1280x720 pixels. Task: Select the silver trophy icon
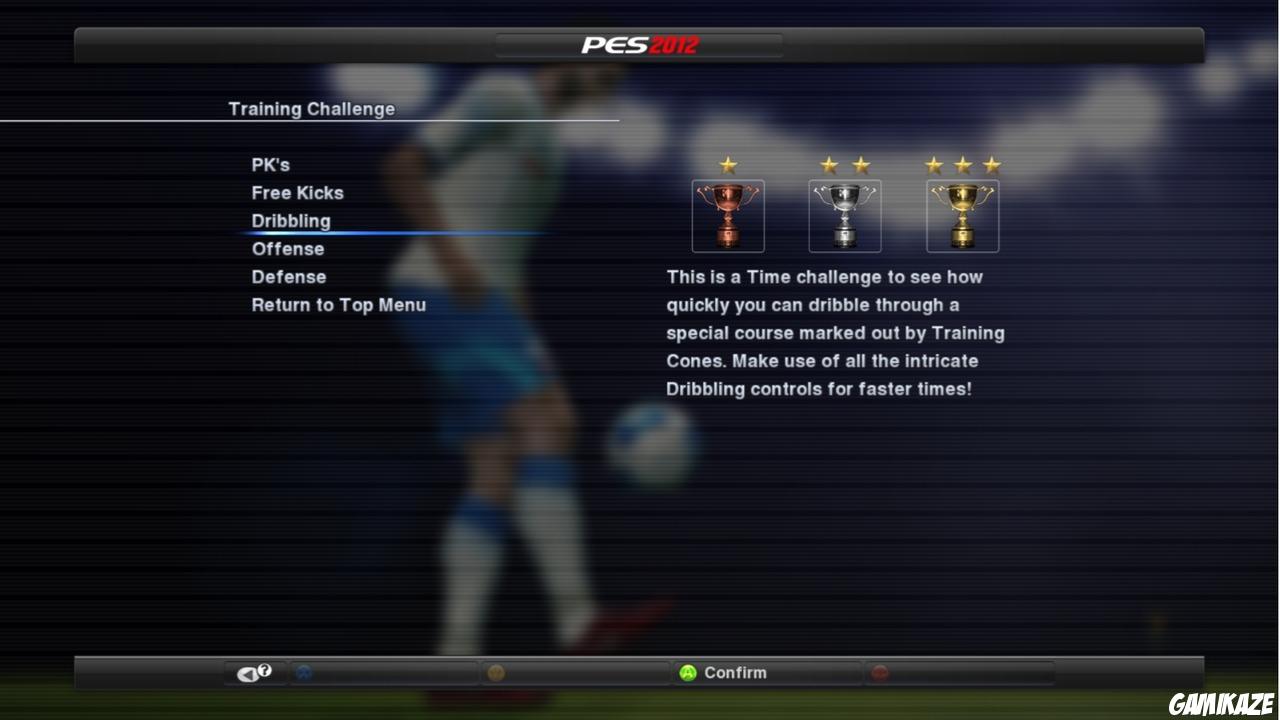coord(844,215)
